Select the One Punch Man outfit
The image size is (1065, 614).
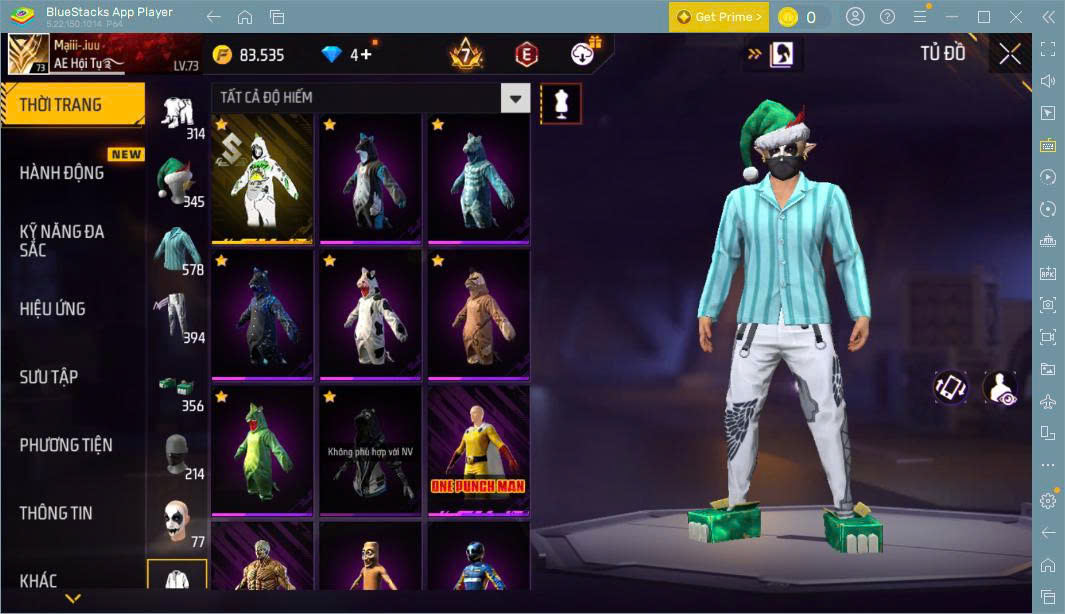[x=478, y=450]
